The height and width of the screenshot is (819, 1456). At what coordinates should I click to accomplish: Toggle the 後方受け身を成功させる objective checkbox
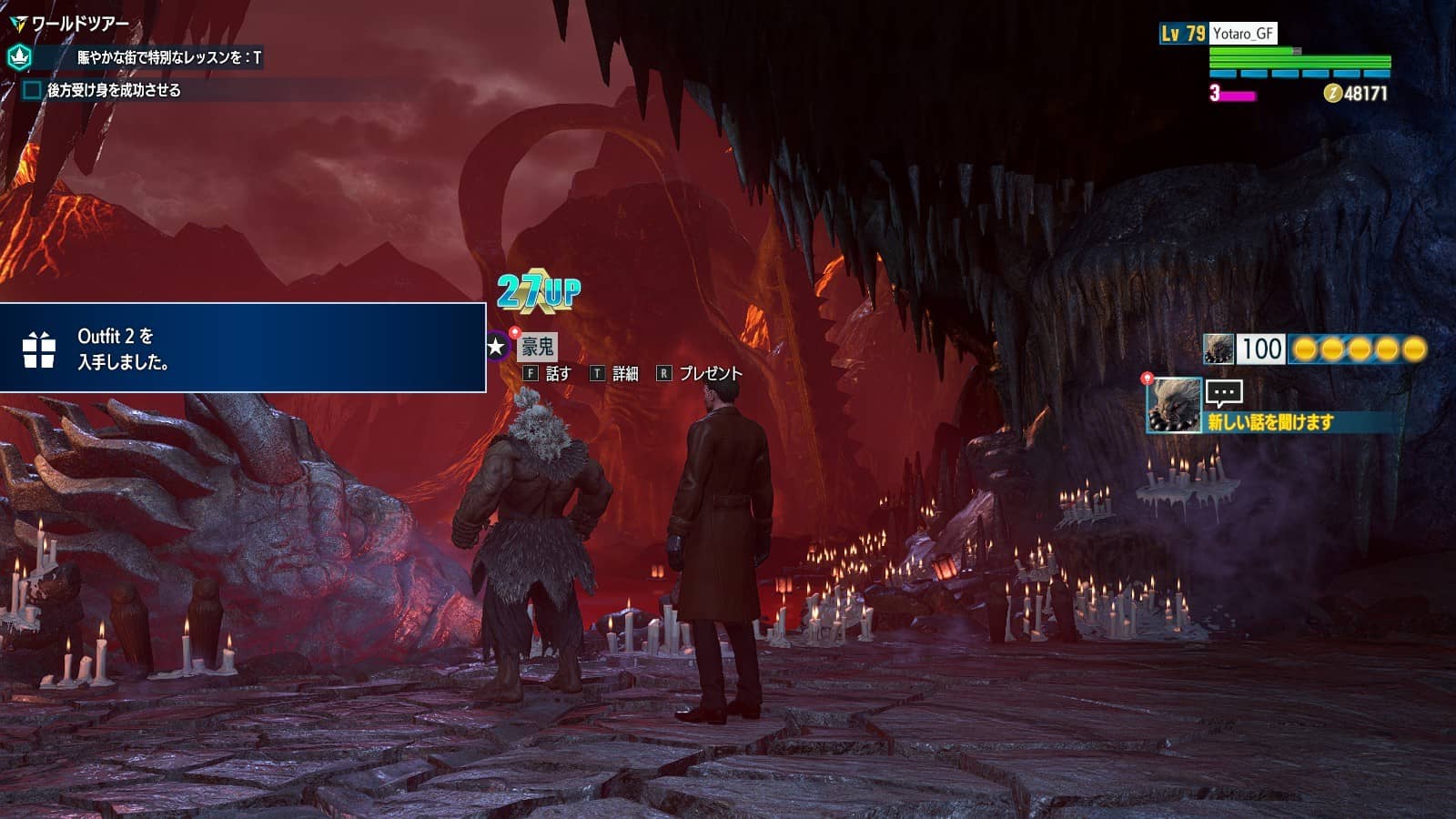pos(32,90)
